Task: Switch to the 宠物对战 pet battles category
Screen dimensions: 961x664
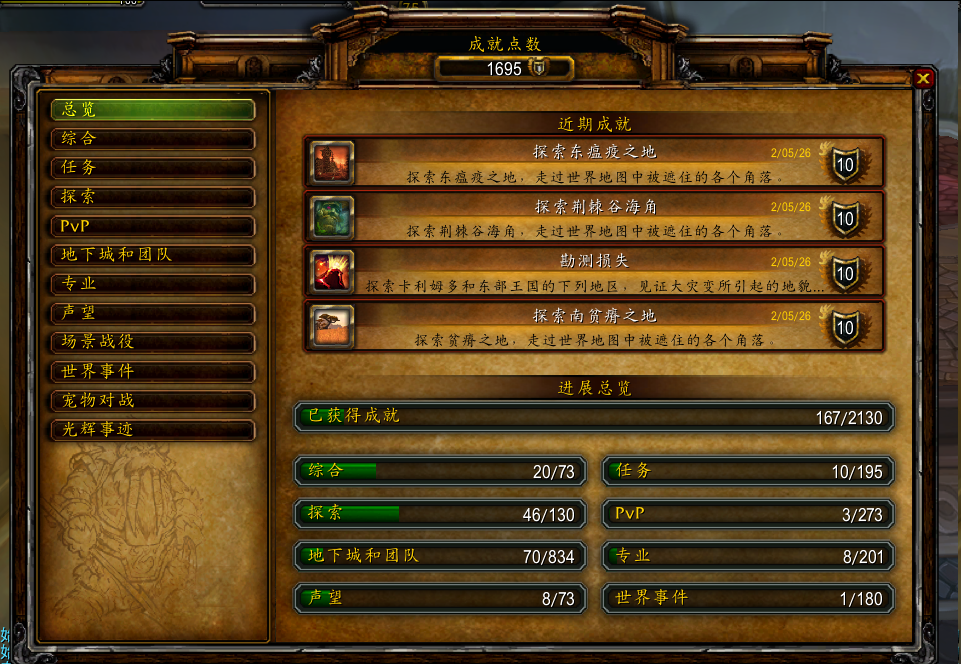Action: coord(153,400)
